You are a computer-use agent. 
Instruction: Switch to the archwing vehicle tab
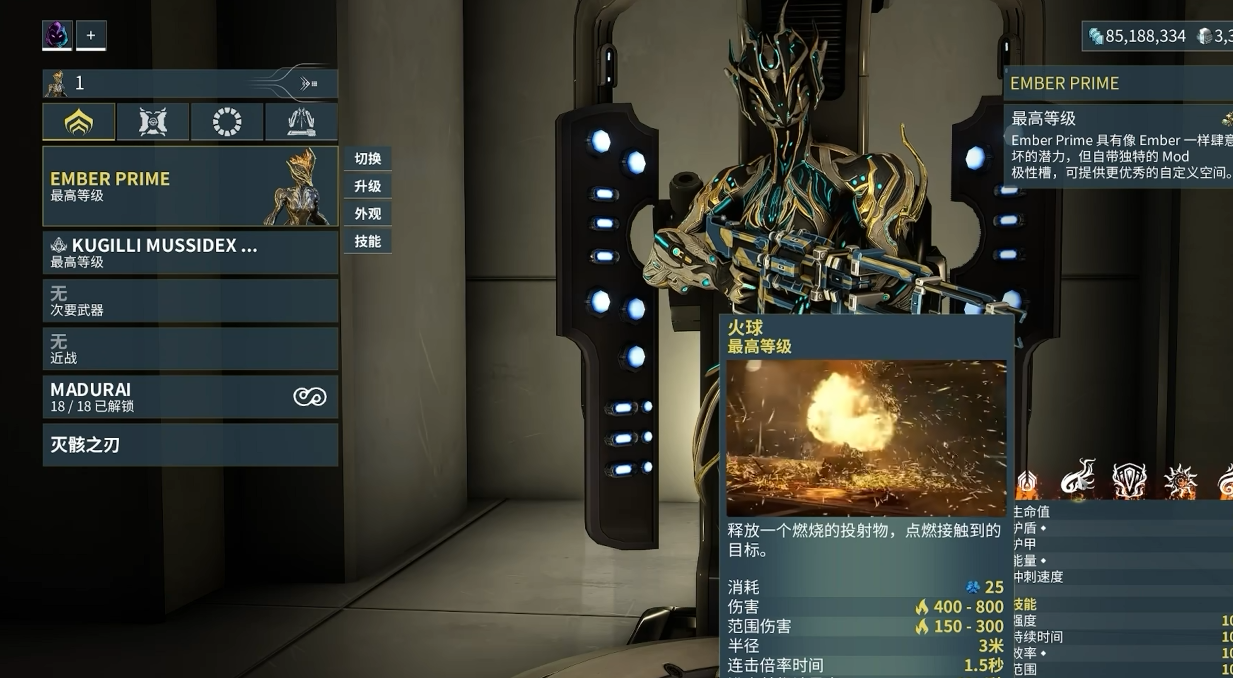coord(301,122)
